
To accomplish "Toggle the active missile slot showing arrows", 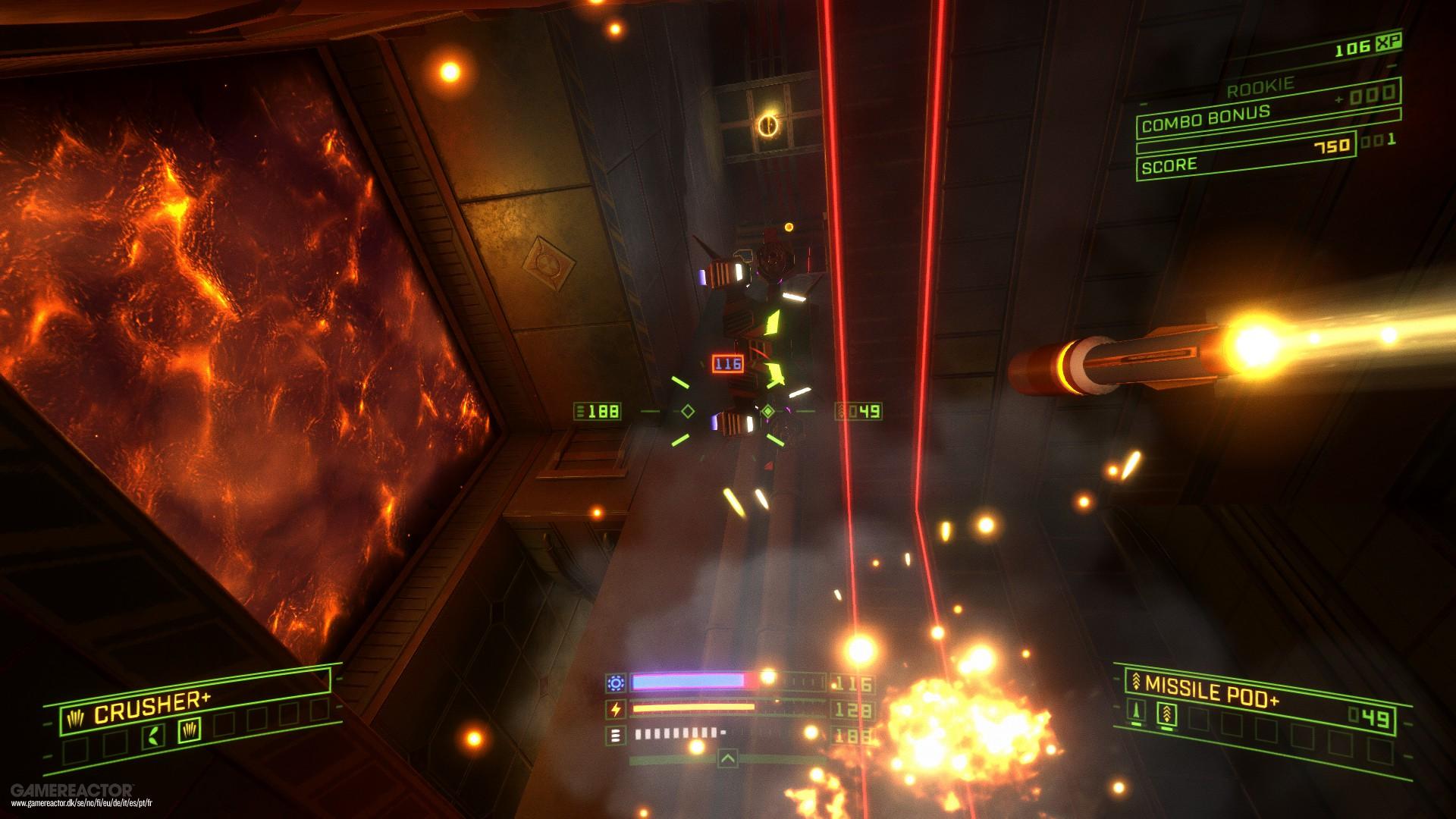I will tap(1167, 714).
